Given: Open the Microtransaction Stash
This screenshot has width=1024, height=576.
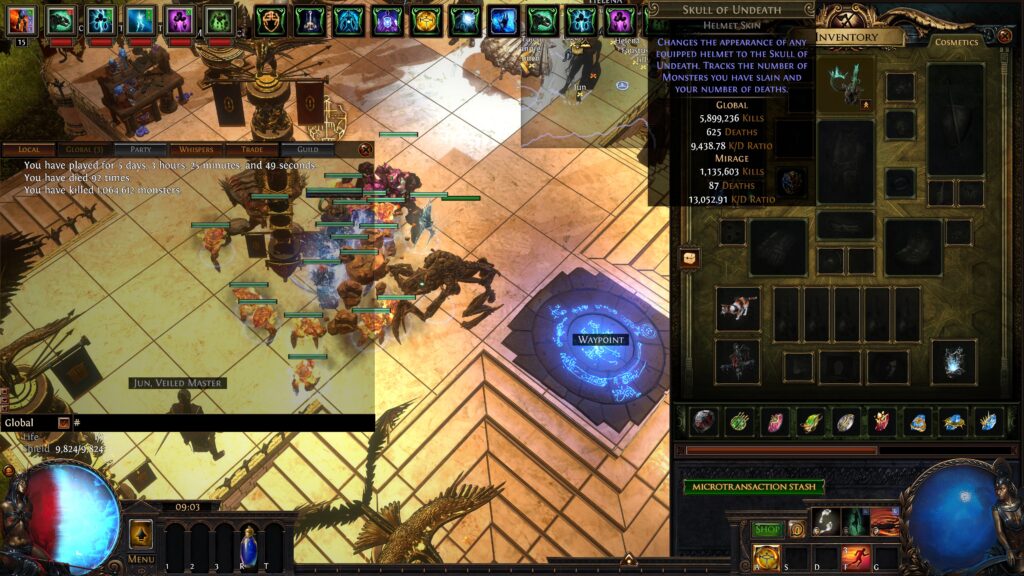Looking at the screenshot, I should click(x=754, y=487).
